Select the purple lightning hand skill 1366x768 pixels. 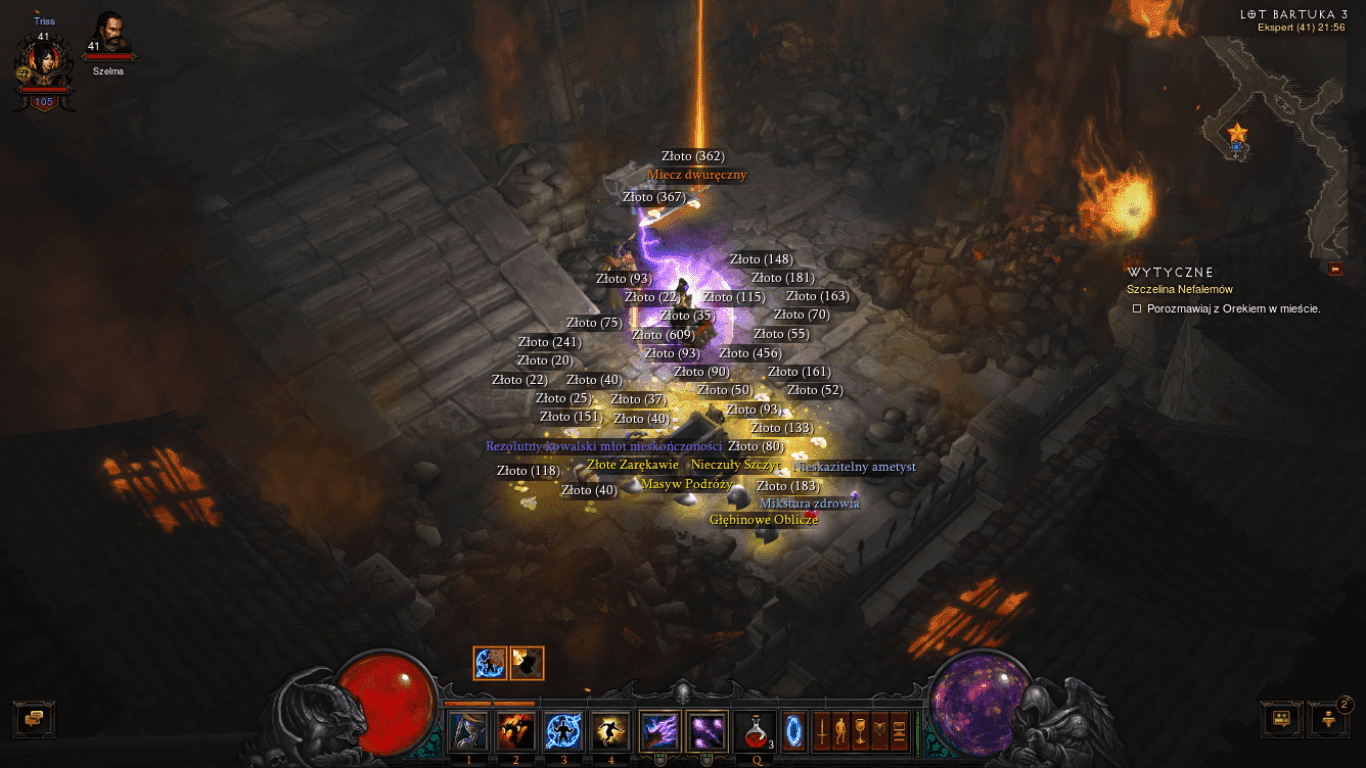(x=659, y=731)
